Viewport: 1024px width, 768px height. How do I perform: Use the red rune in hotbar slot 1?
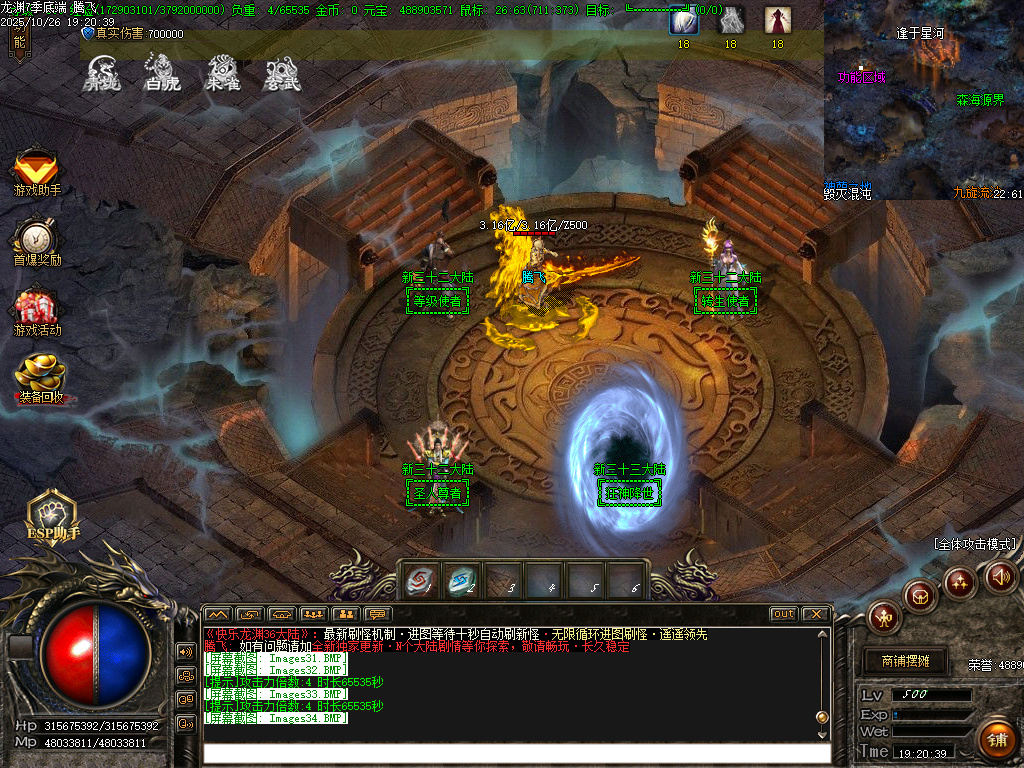click(419, 579)
